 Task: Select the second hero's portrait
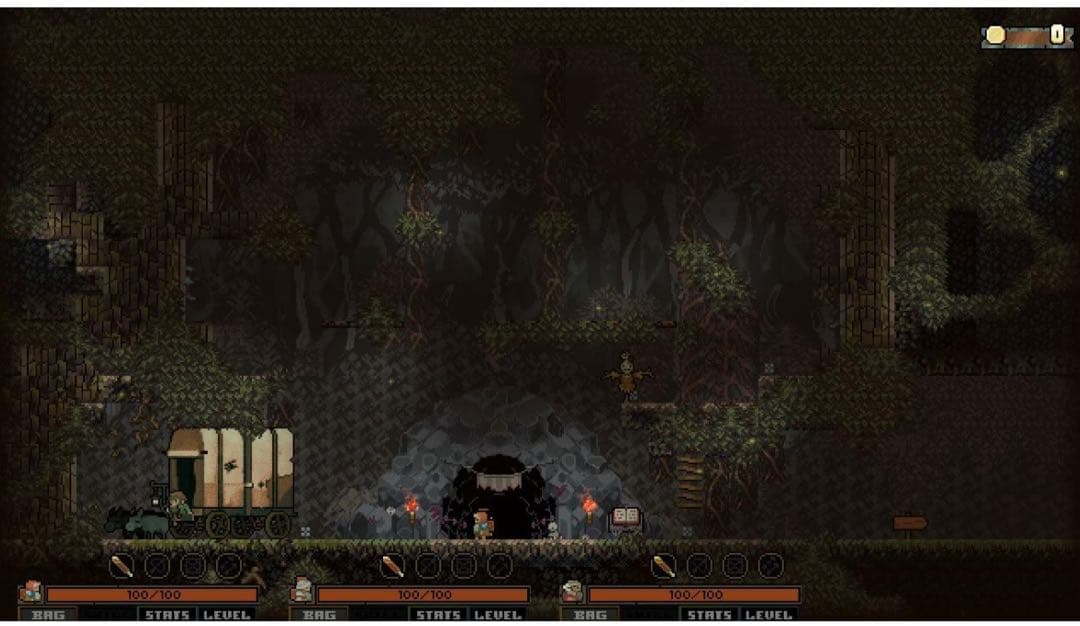(302, 592)
